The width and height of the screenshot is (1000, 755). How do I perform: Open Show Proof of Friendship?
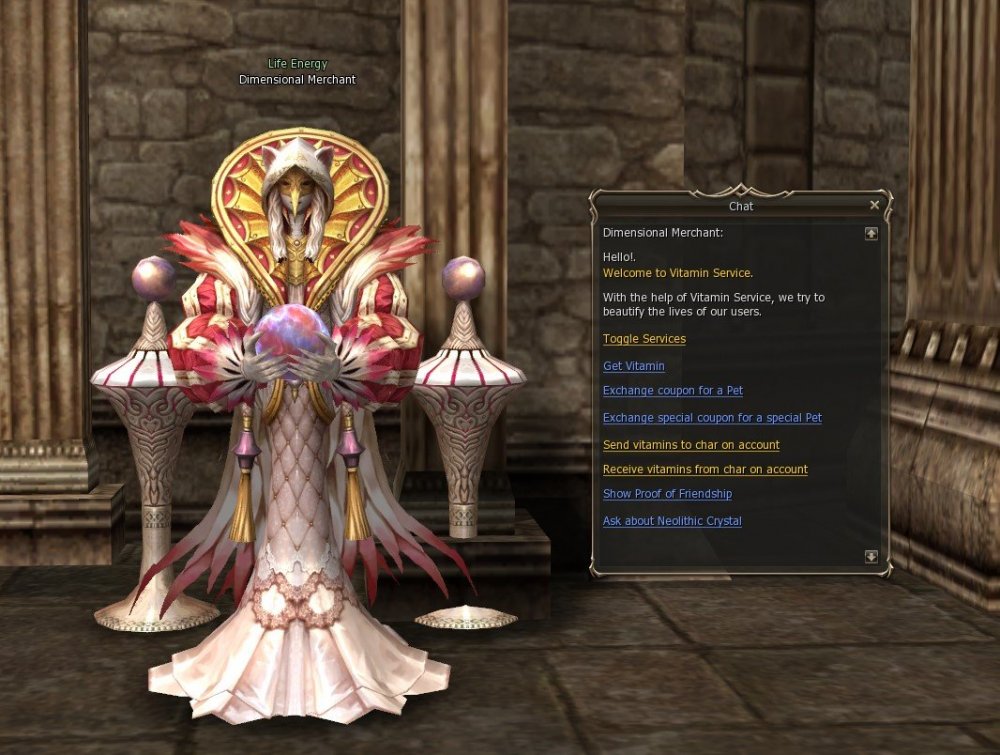tap(667, 494)
